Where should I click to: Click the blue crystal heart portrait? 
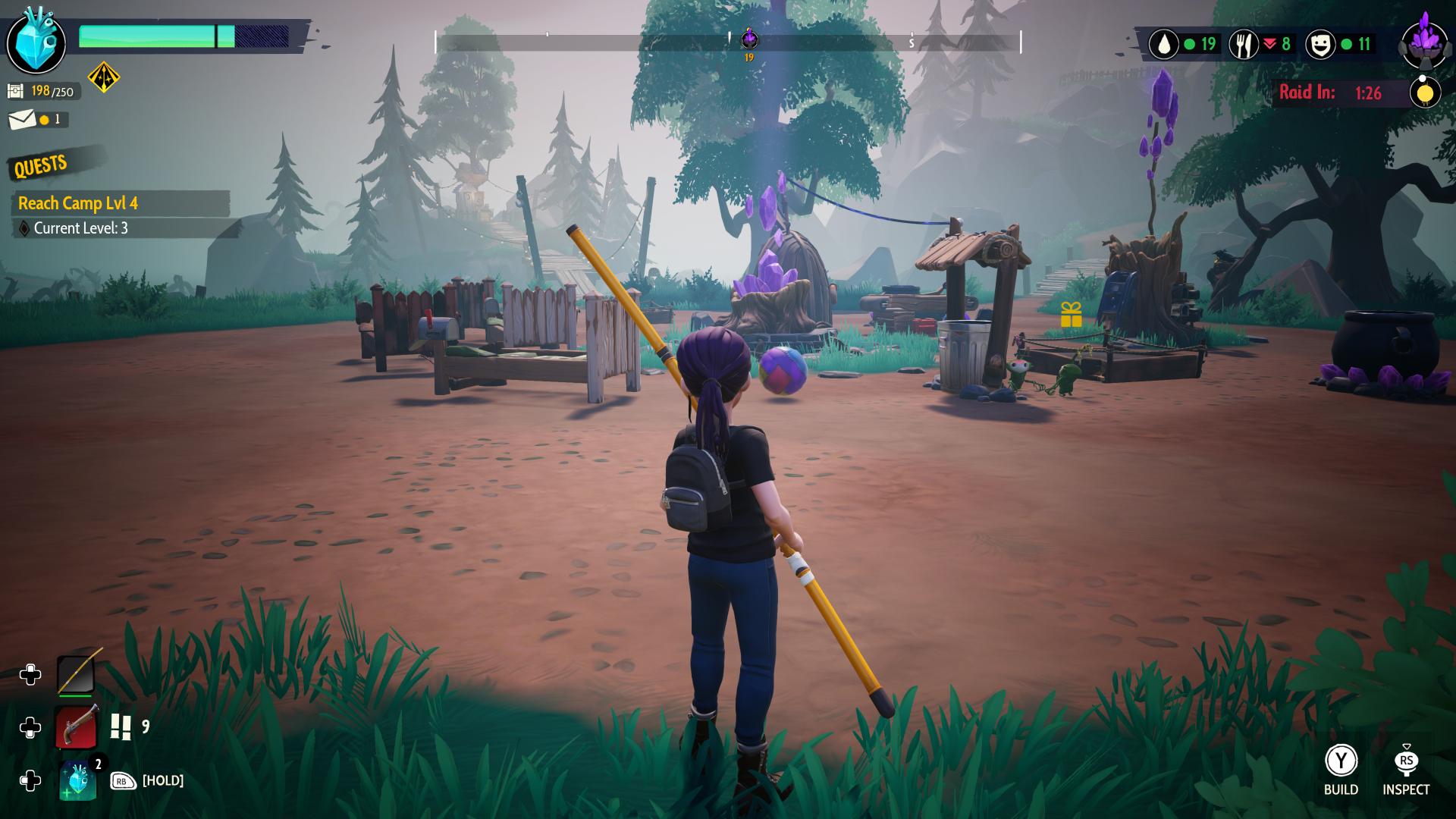[36, 41]
